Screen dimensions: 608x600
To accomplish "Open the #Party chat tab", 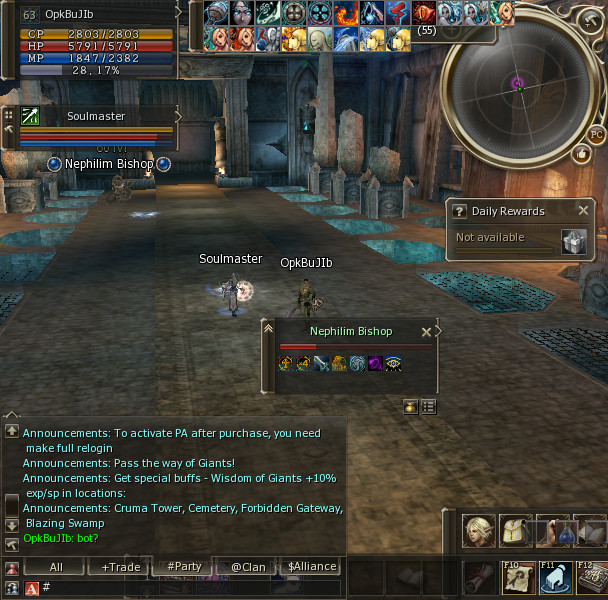I will click(184, 567).
